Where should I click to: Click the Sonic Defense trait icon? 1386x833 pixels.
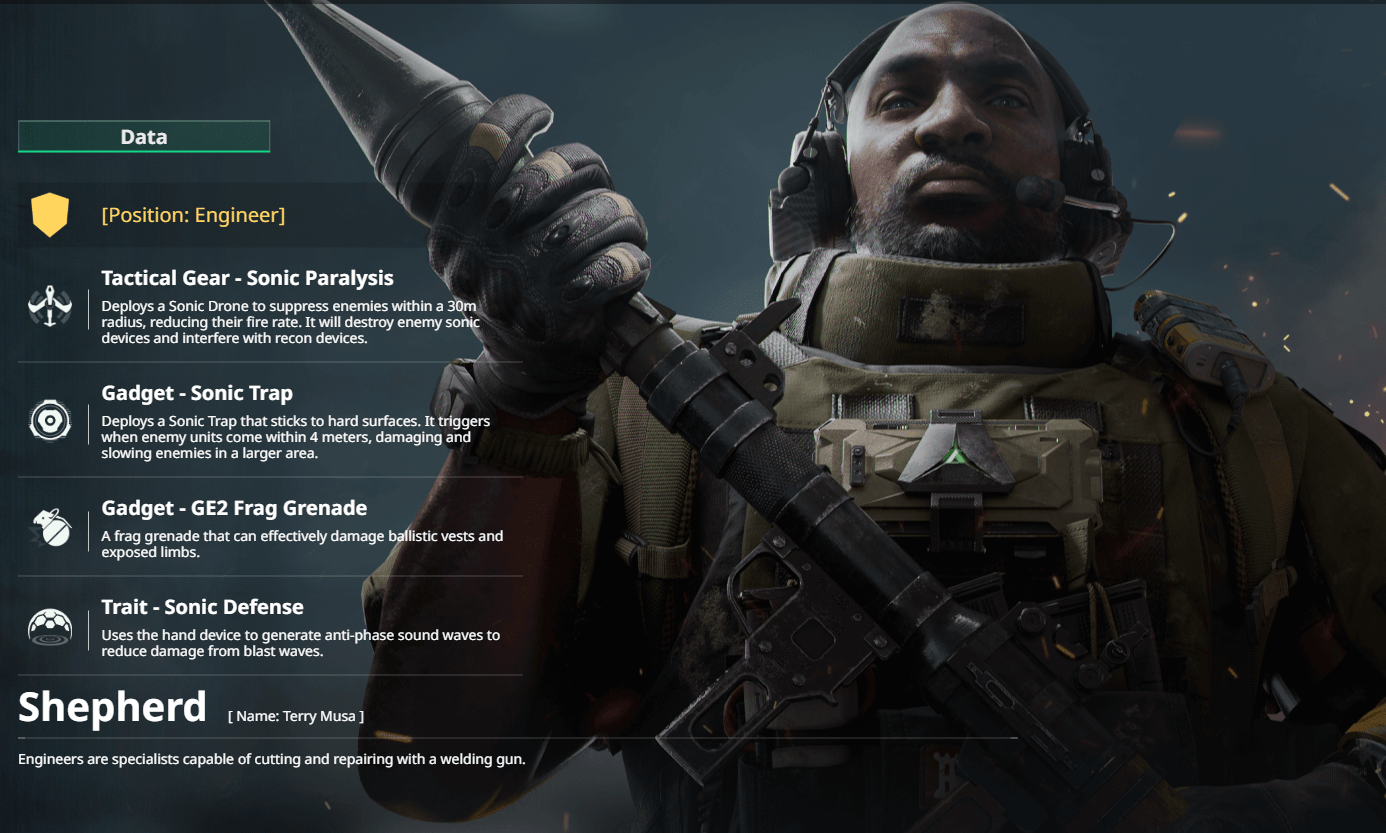tap(50, 627)
